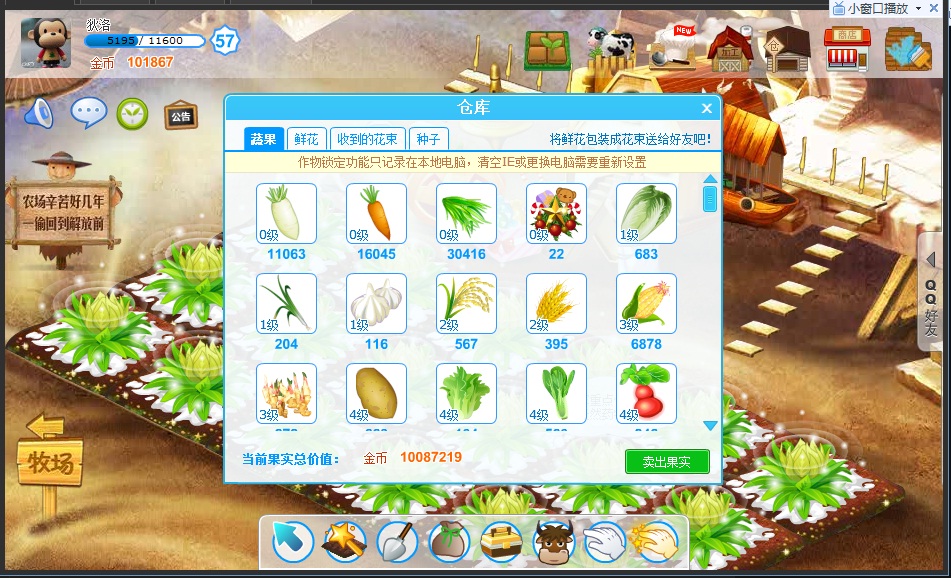Close the warehouse (仓库) window
The height and width of the screenshot is (578, 951).
[707, 108]
